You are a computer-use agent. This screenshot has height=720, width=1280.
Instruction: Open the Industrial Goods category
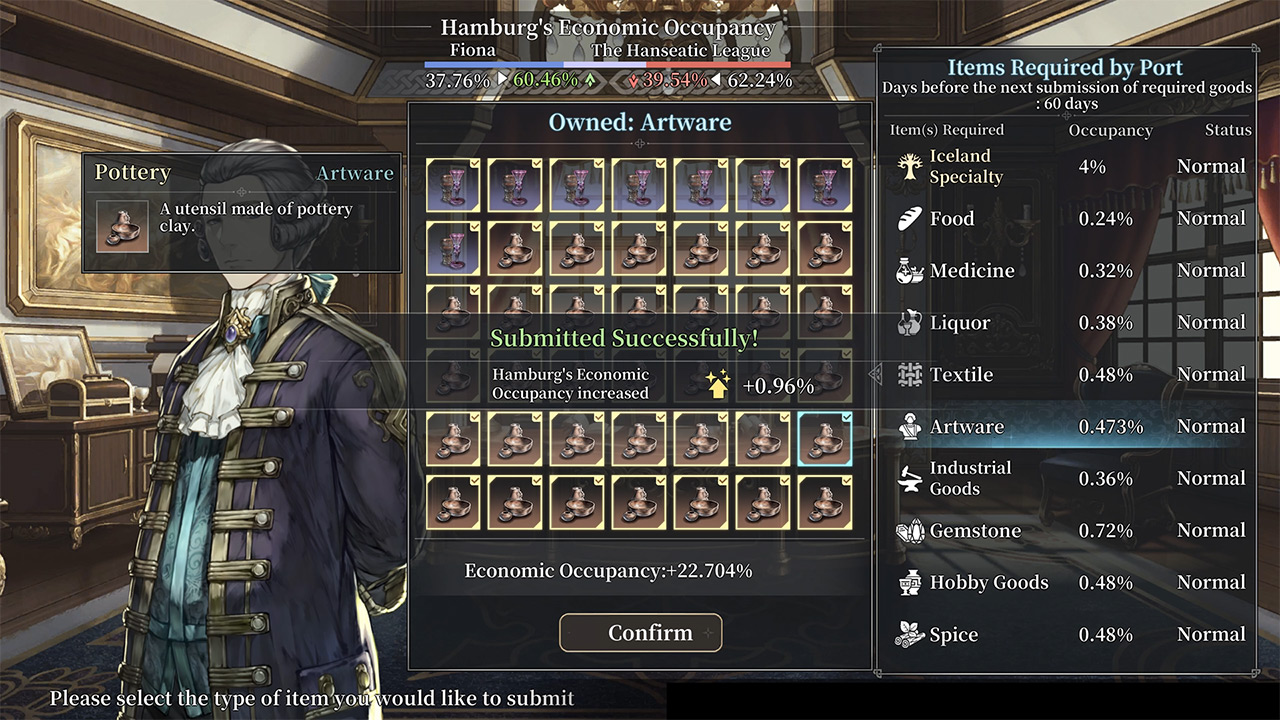(x=1000, y=478)
